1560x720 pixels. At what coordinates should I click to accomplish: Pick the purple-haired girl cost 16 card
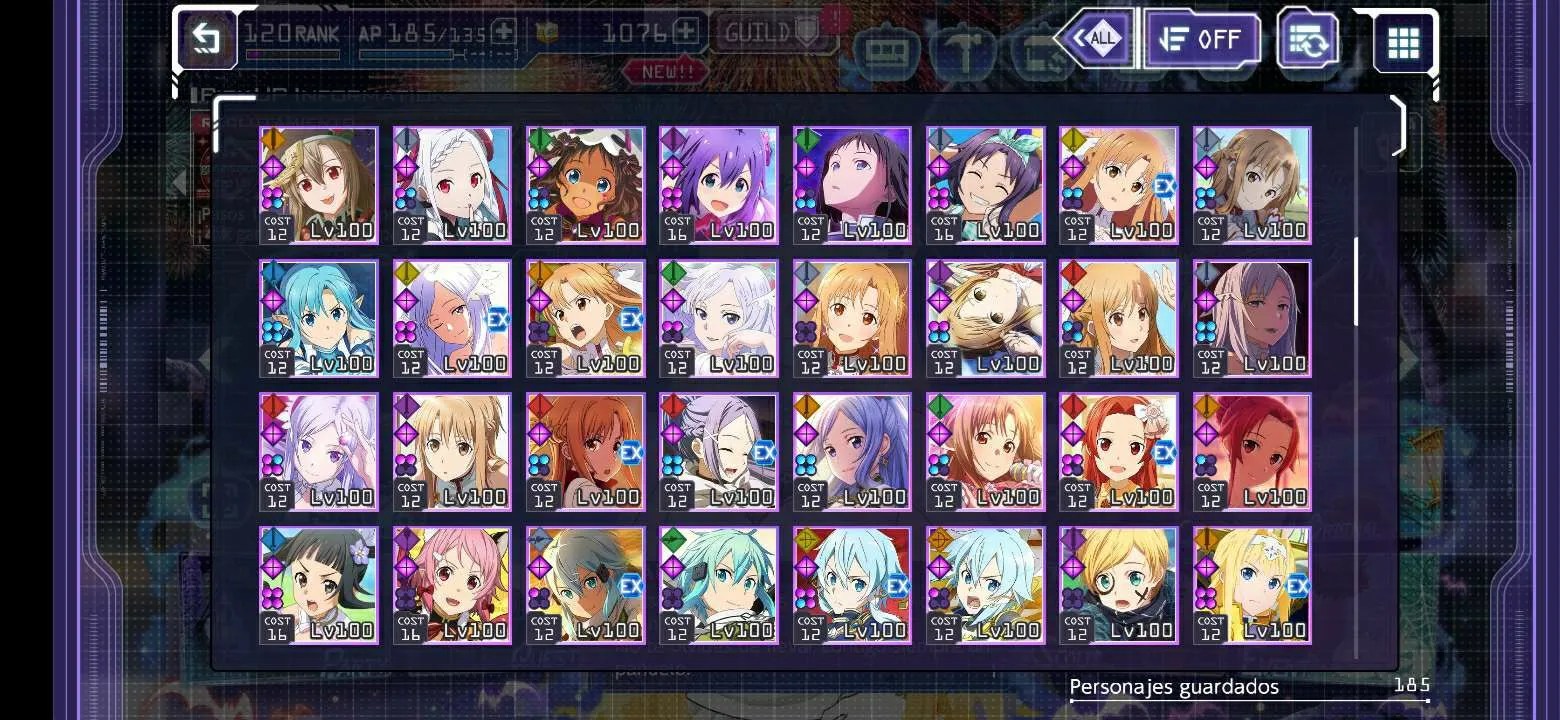coord(718,185)
